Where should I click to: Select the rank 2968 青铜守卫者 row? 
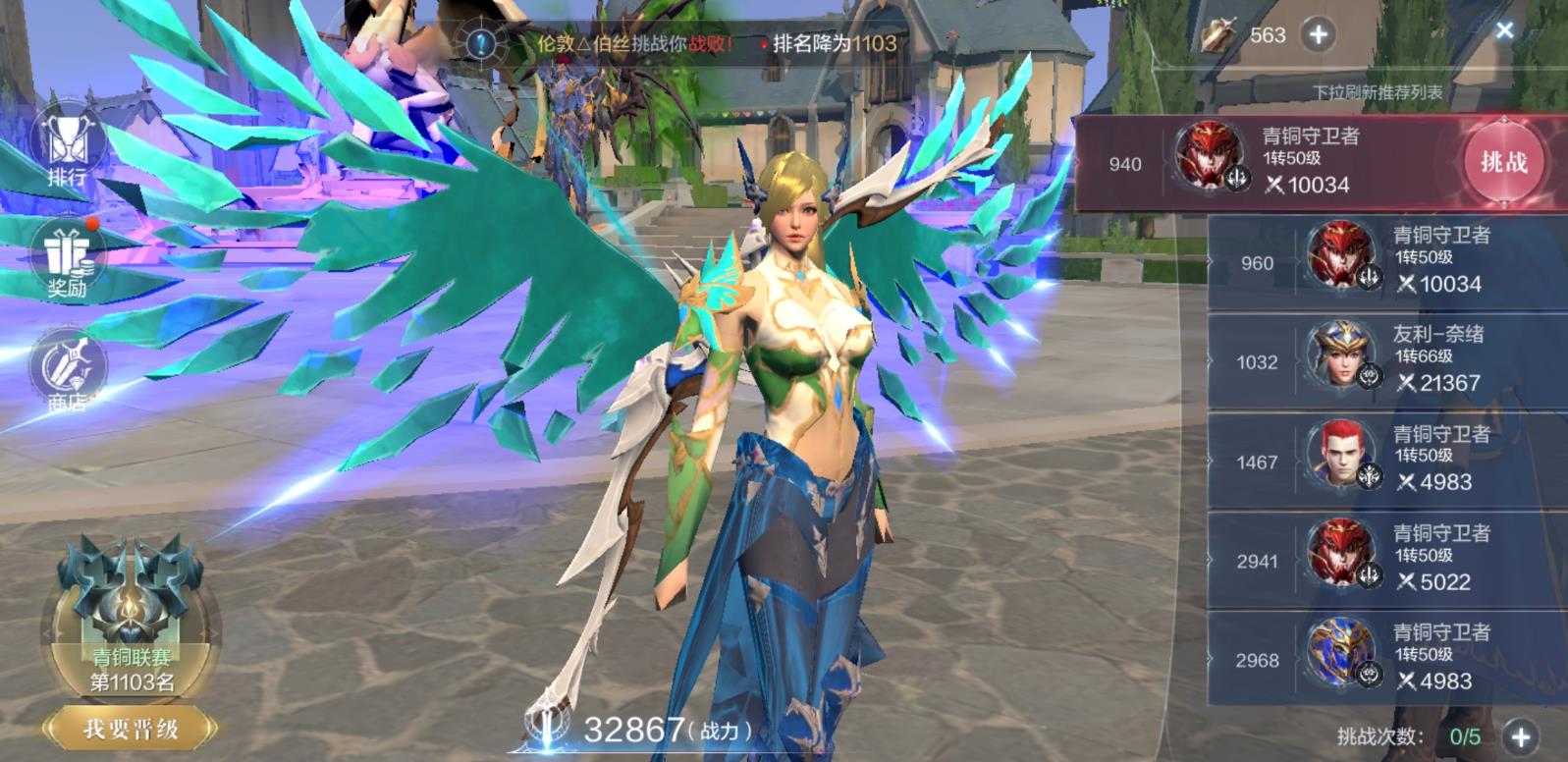[x=1386, y=659]
